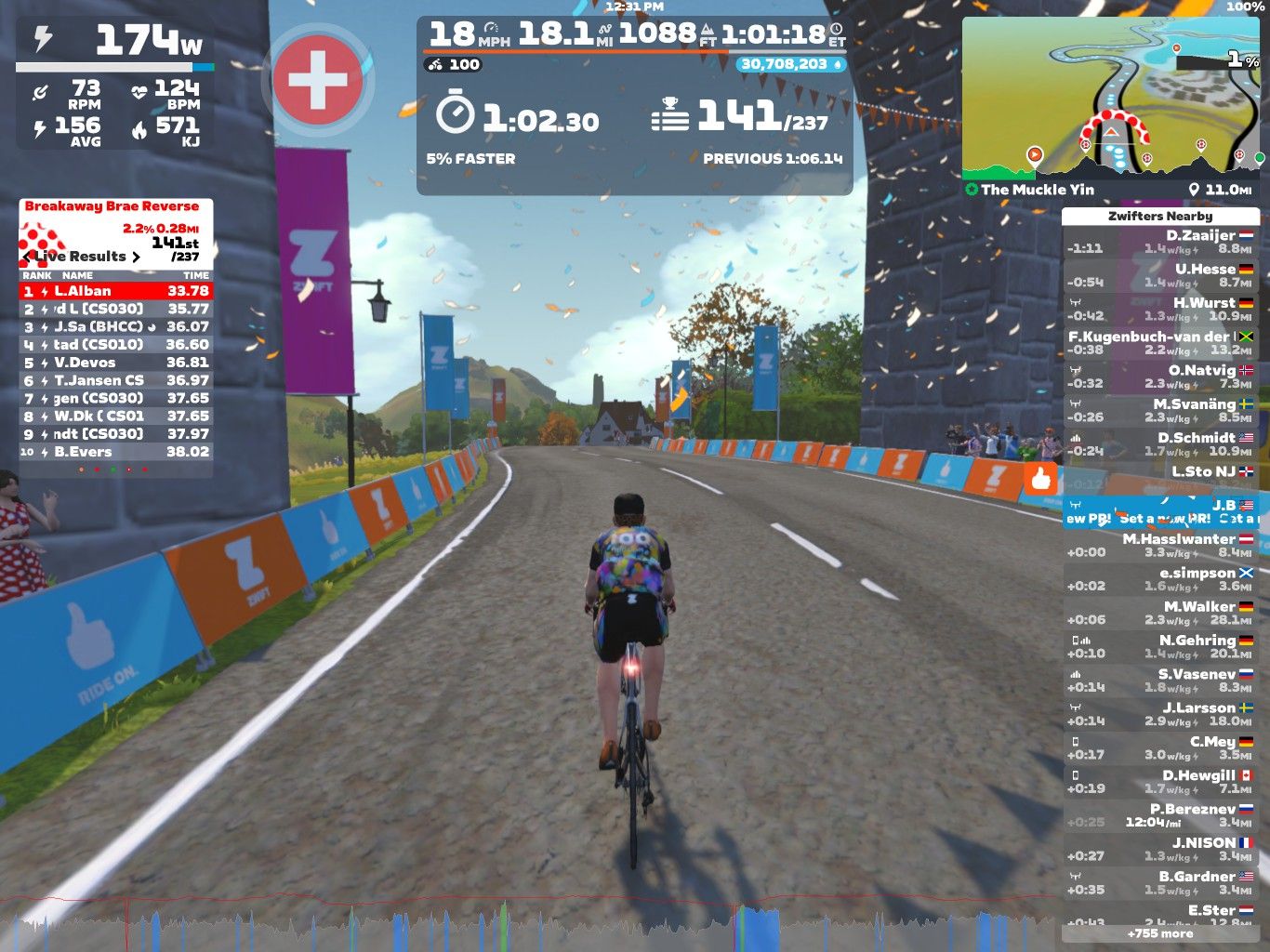Show the +755 more Zwifters
The width and height of the screenshot is (1270, 952).
(x=1160, y=933)
